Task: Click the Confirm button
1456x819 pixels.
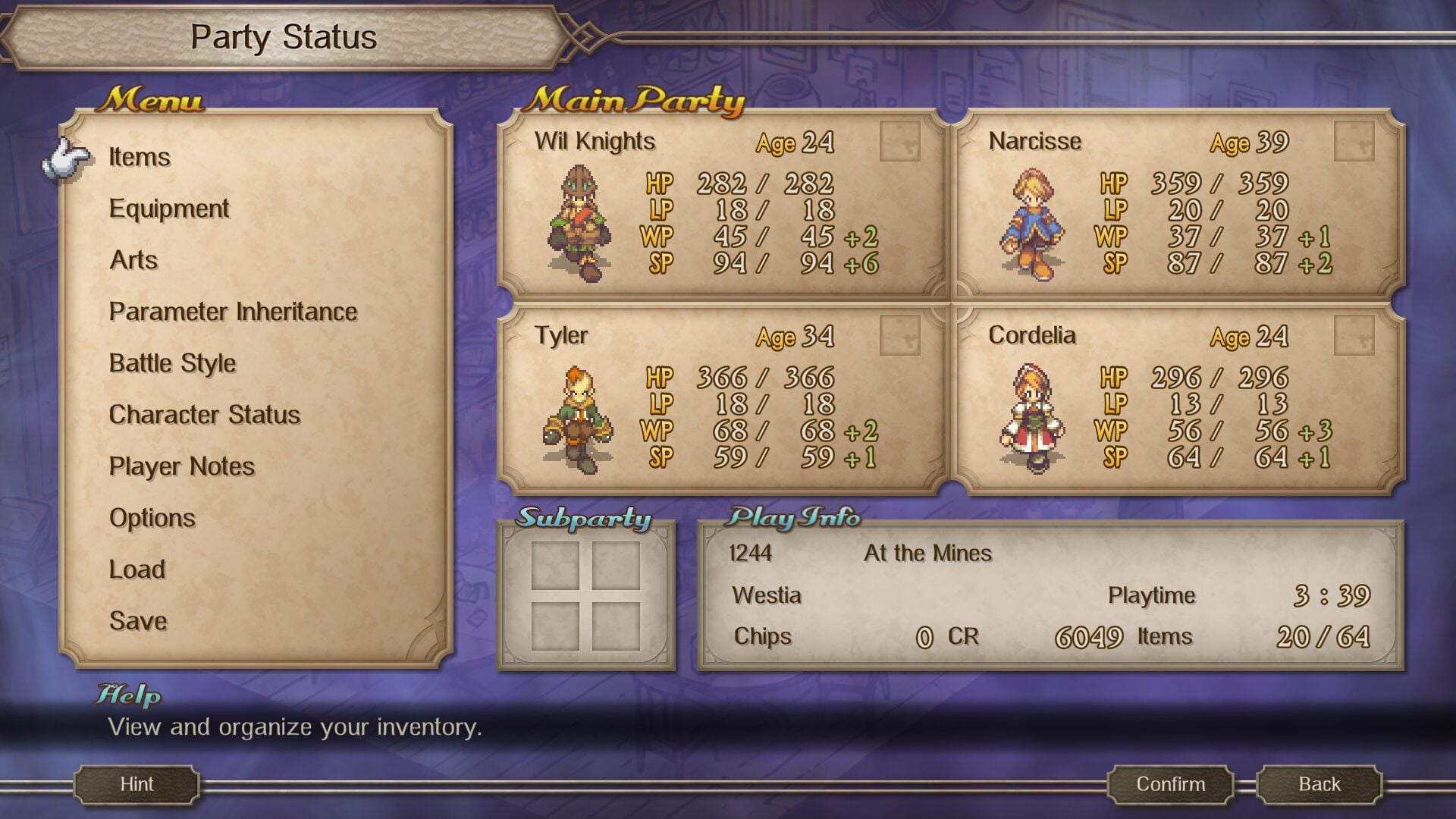Action: tap(1170, 784)
